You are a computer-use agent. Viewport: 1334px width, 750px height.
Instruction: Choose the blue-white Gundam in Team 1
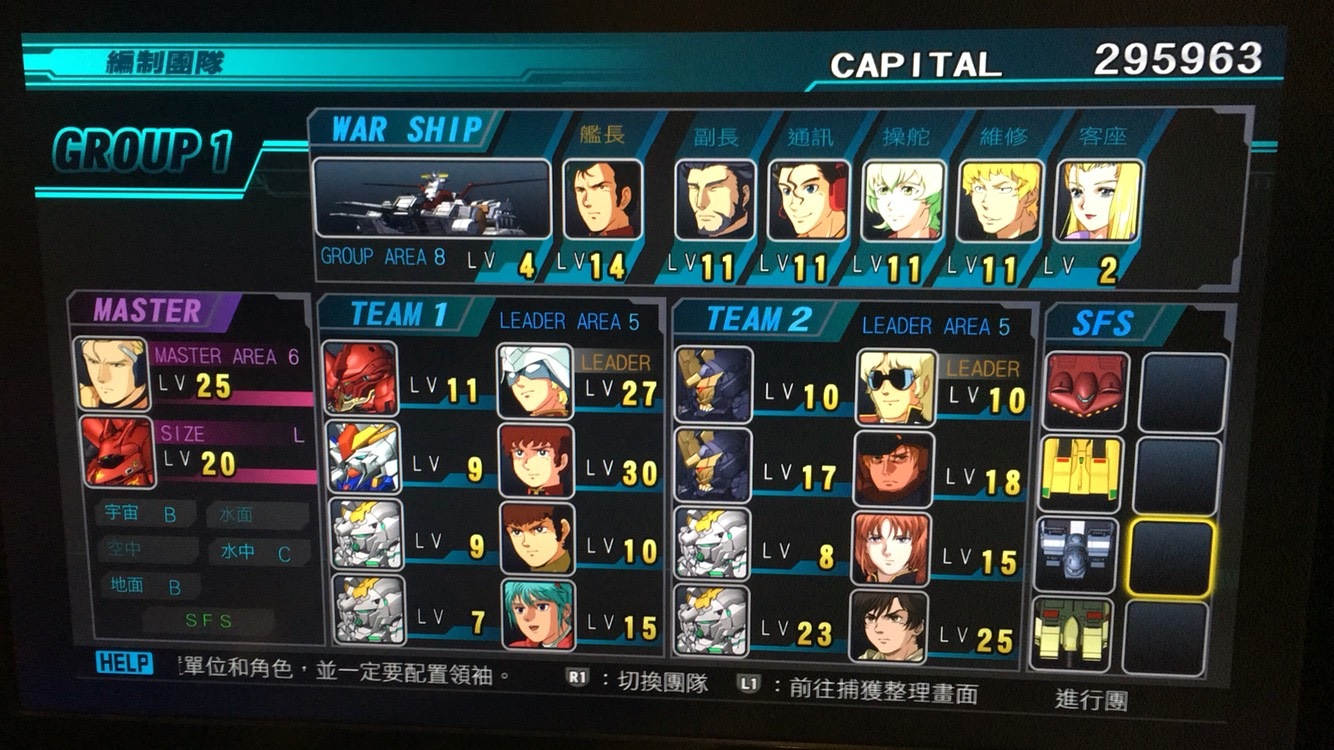(x=363, y=458)
